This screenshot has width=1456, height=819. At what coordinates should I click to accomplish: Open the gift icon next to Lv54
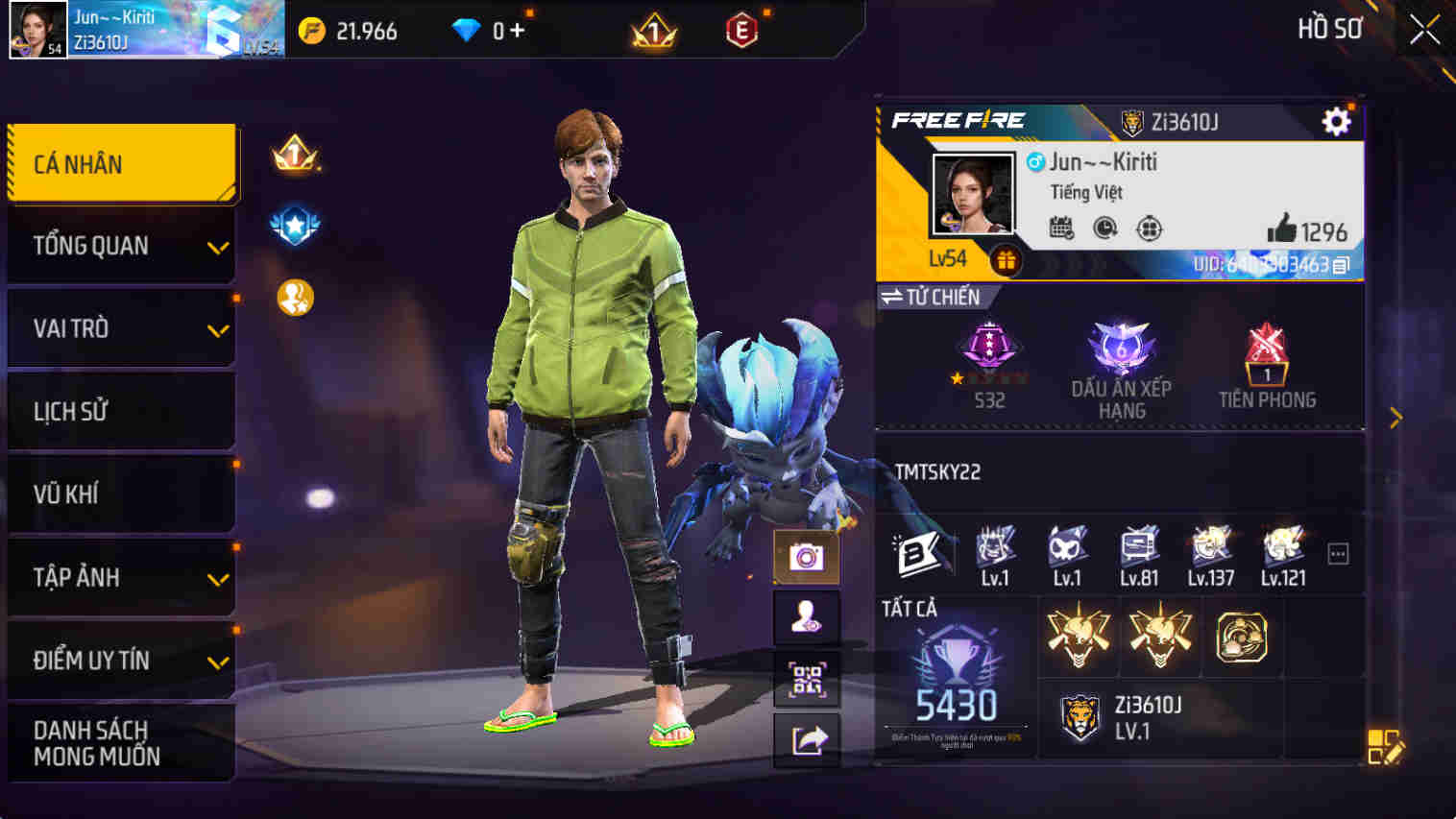pyautogui.click(x=1007, y=259)
